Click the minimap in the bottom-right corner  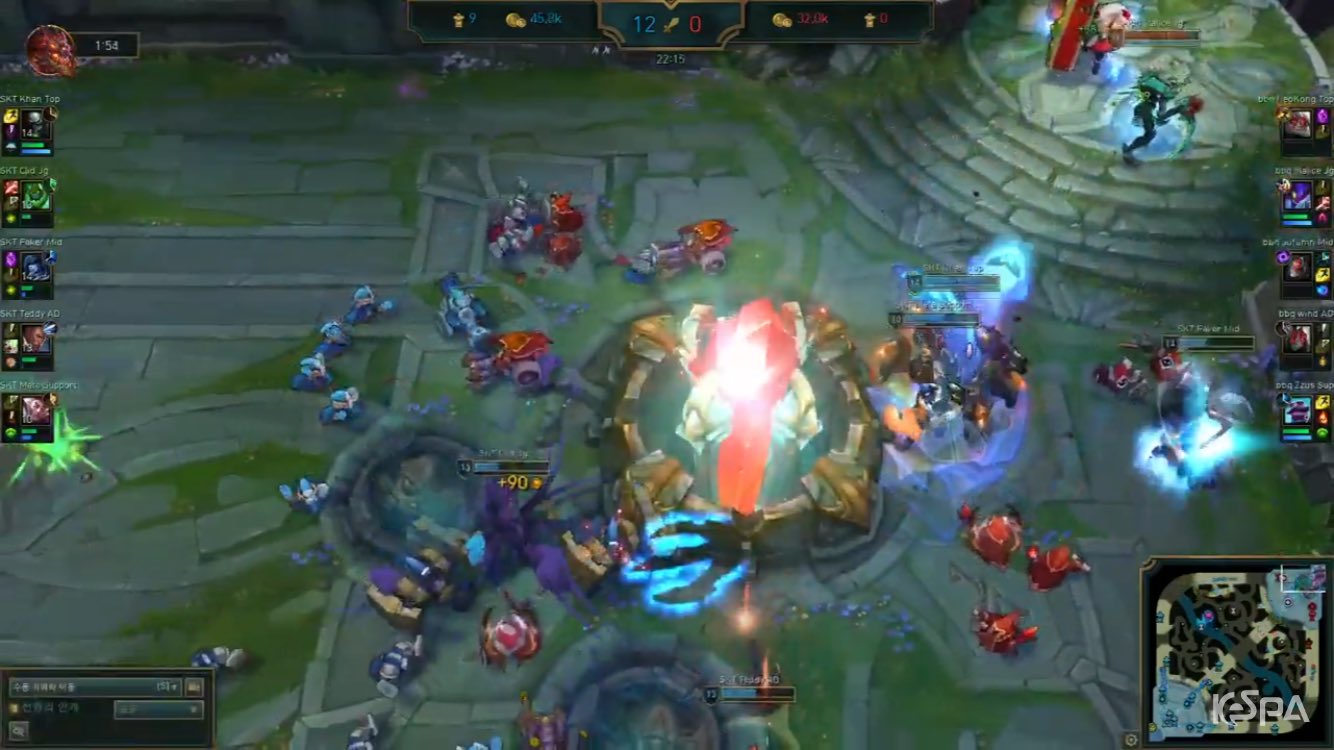tap(1240, 650)
